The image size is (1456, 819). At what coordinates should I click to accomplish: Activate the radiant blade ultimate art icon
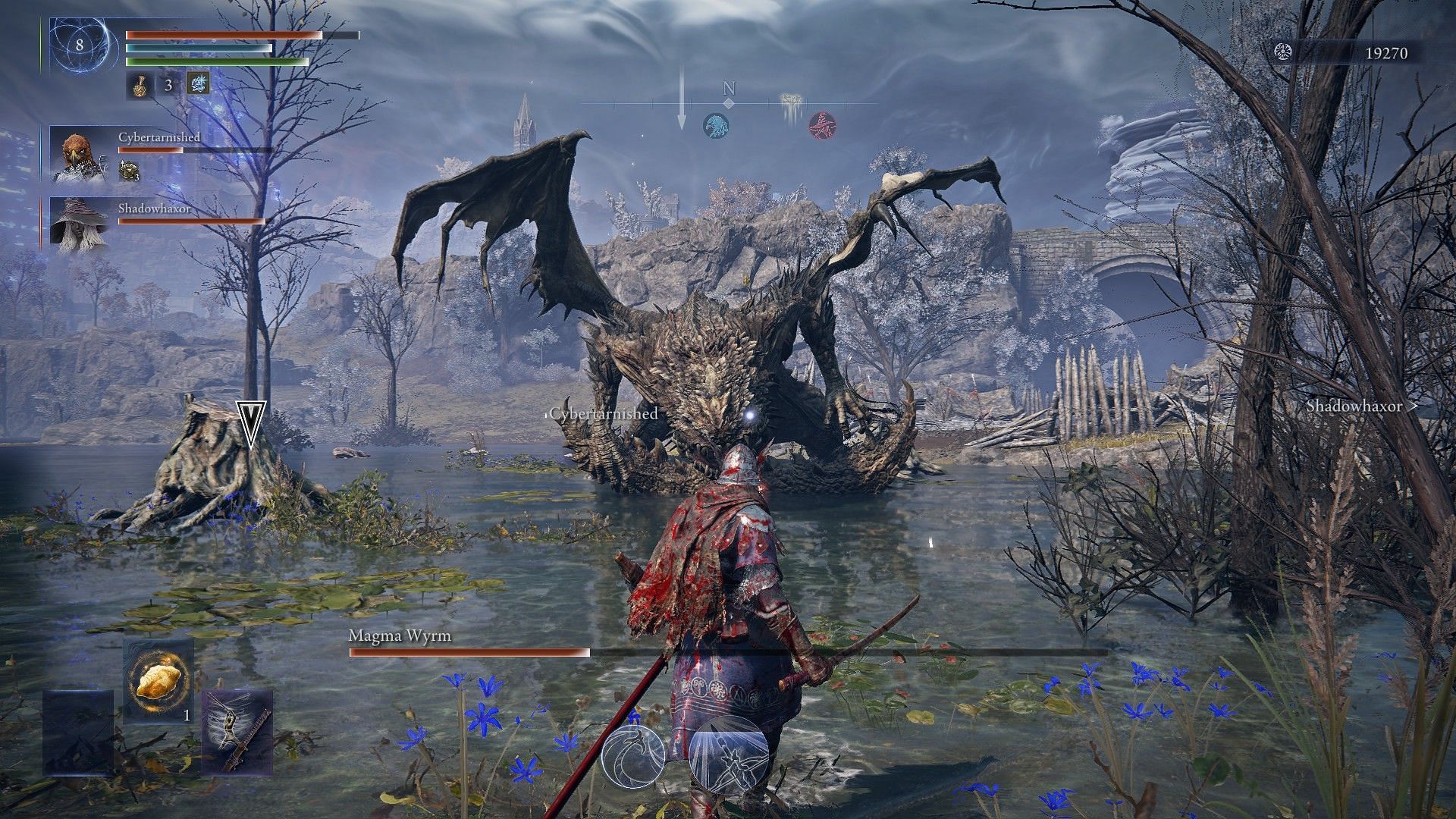(x=729, y=753)
